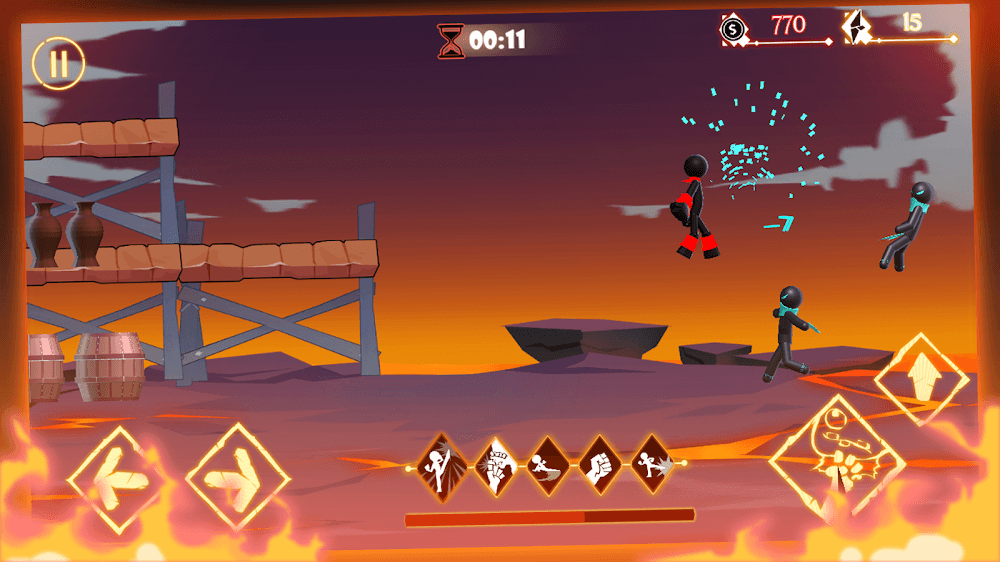
Task: Tap the move left arrow button
Action: (115, 478)
